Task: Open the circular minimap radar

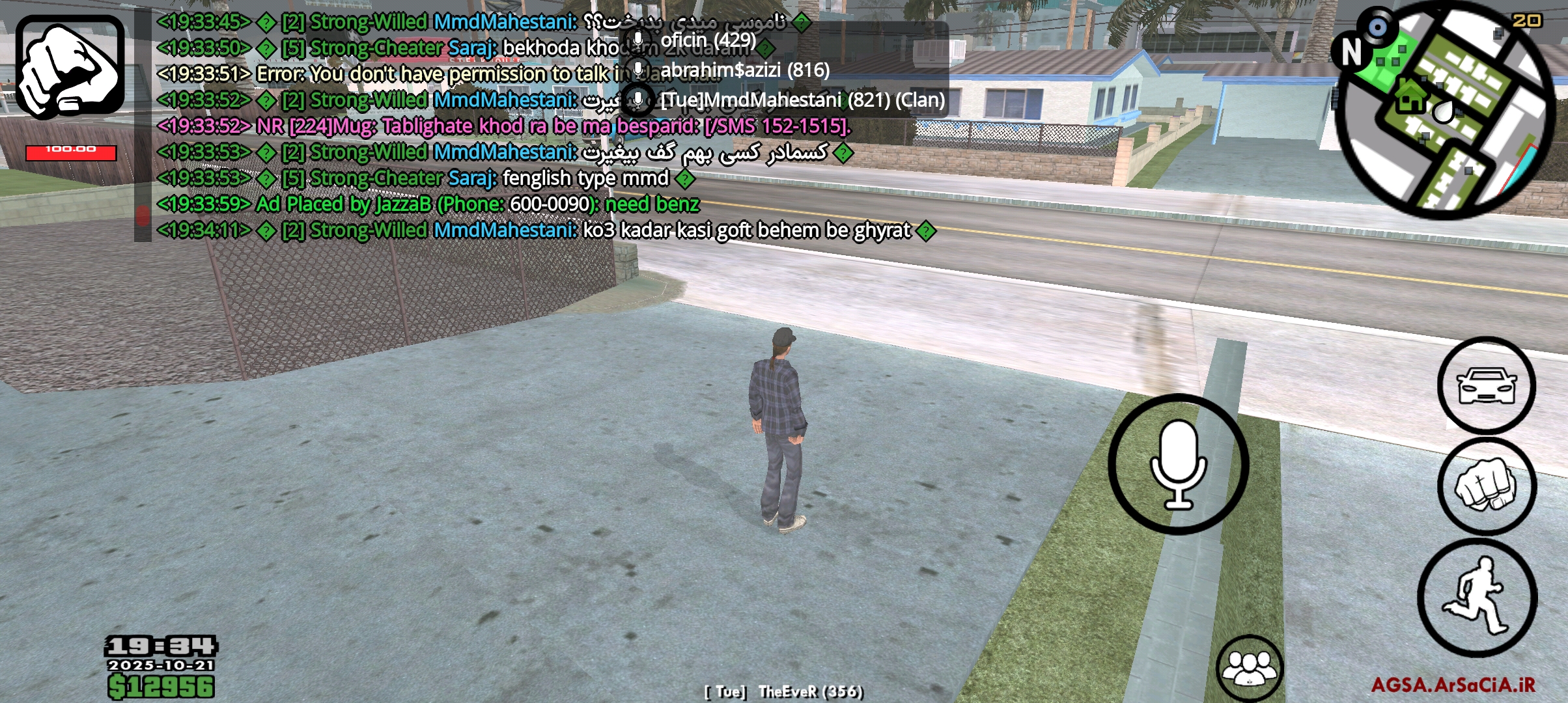Action: [1444, 111]
